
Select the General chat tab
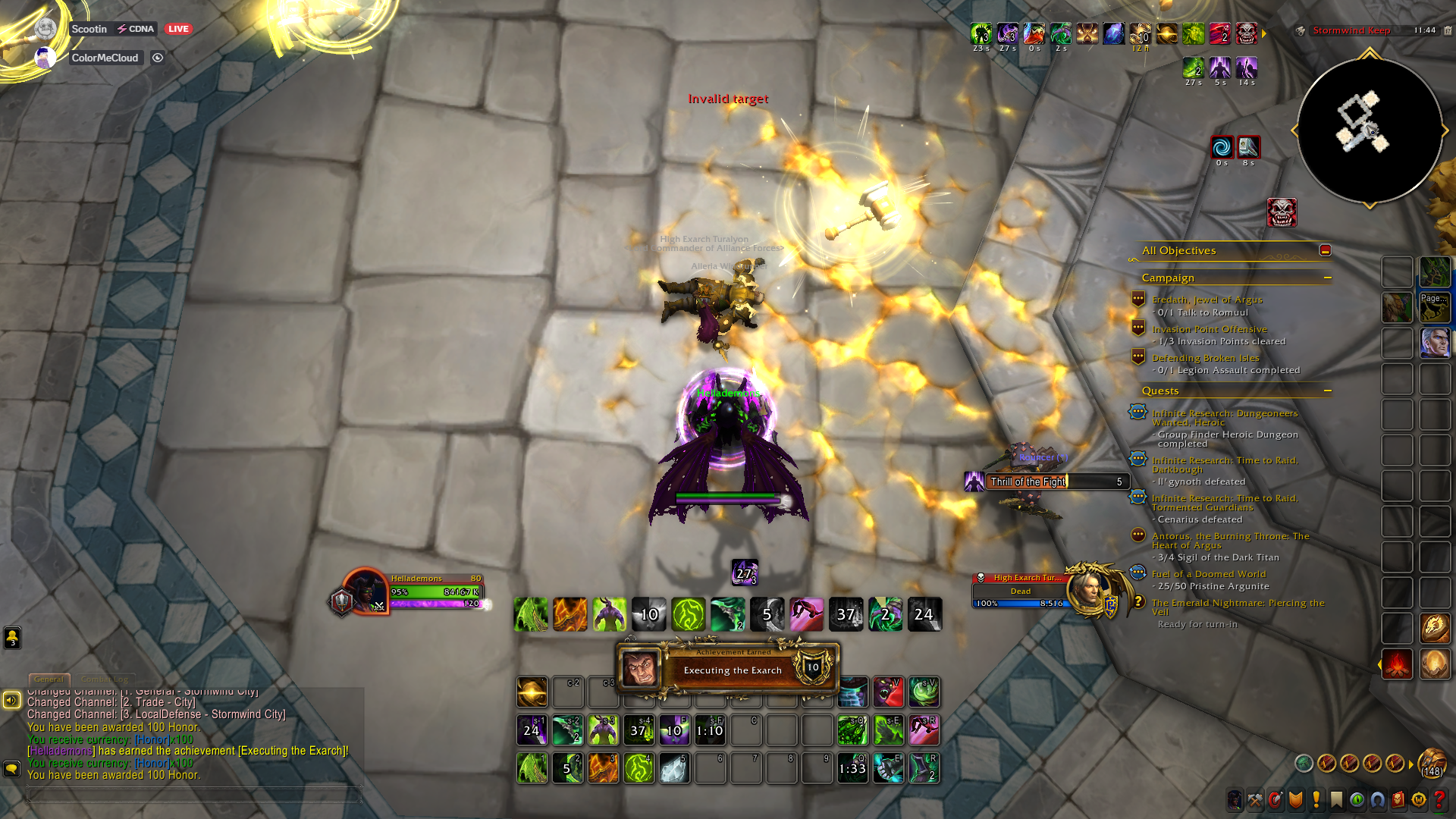(49, 679)
